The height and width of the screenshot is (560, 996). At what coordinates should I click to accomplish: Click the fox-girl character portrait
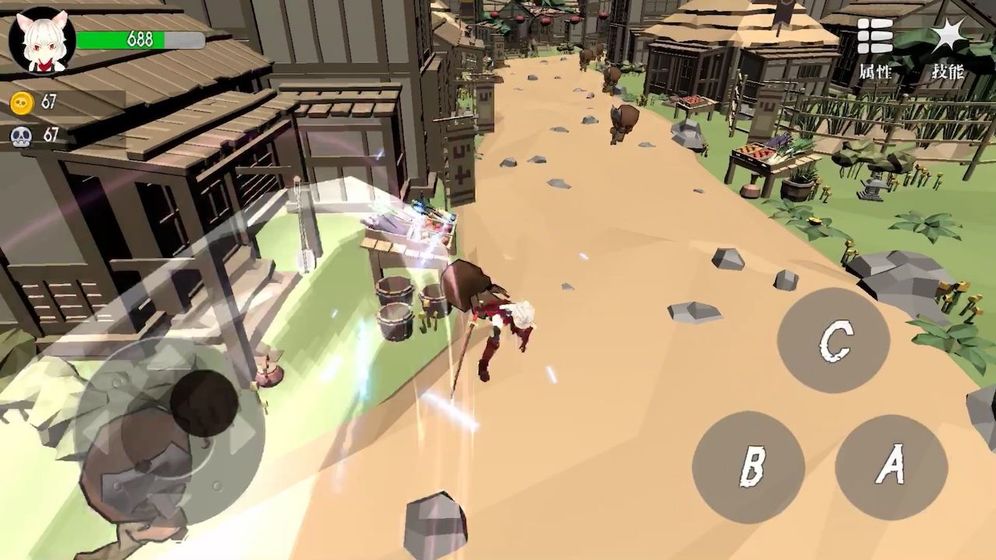click(42, 40)
